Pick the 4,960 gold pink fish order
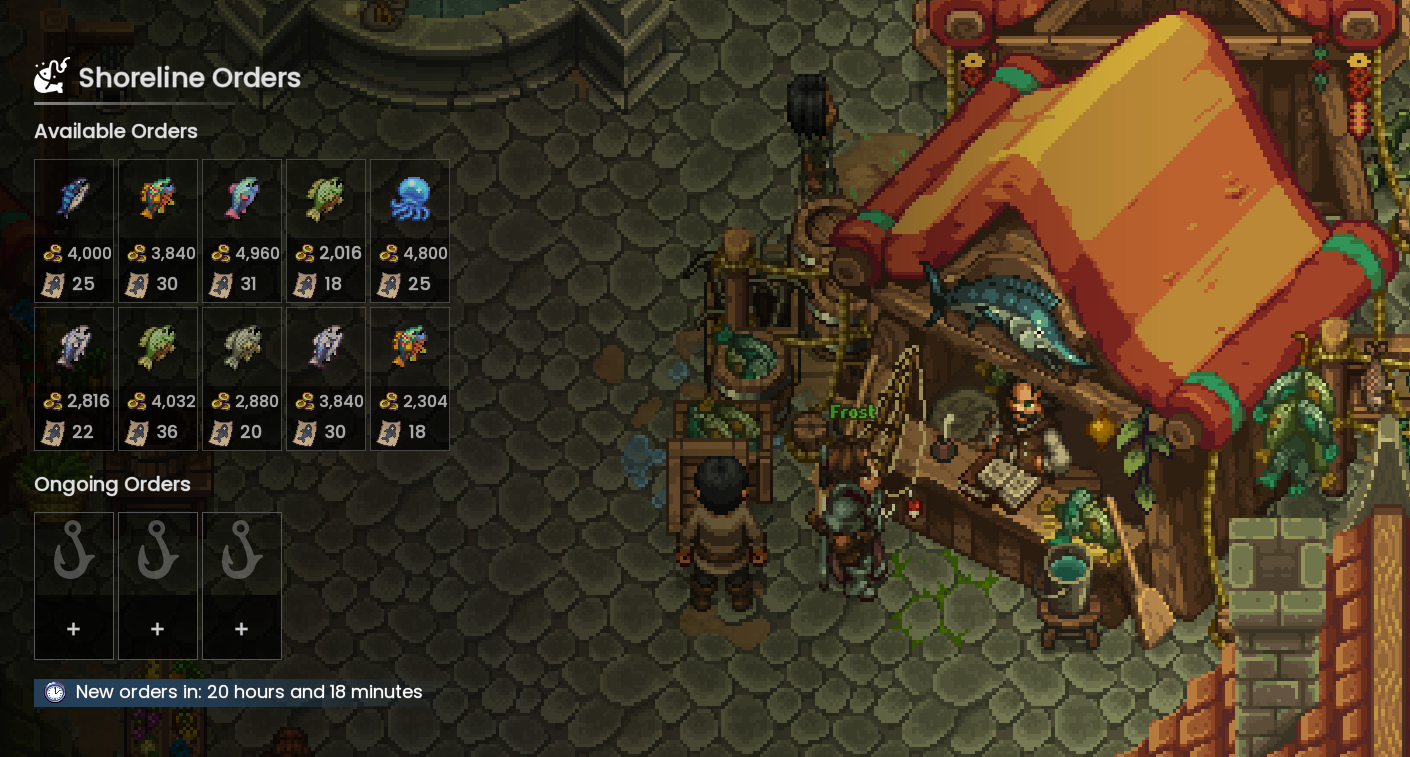1410x757 pixels. (x=242, y=231)
